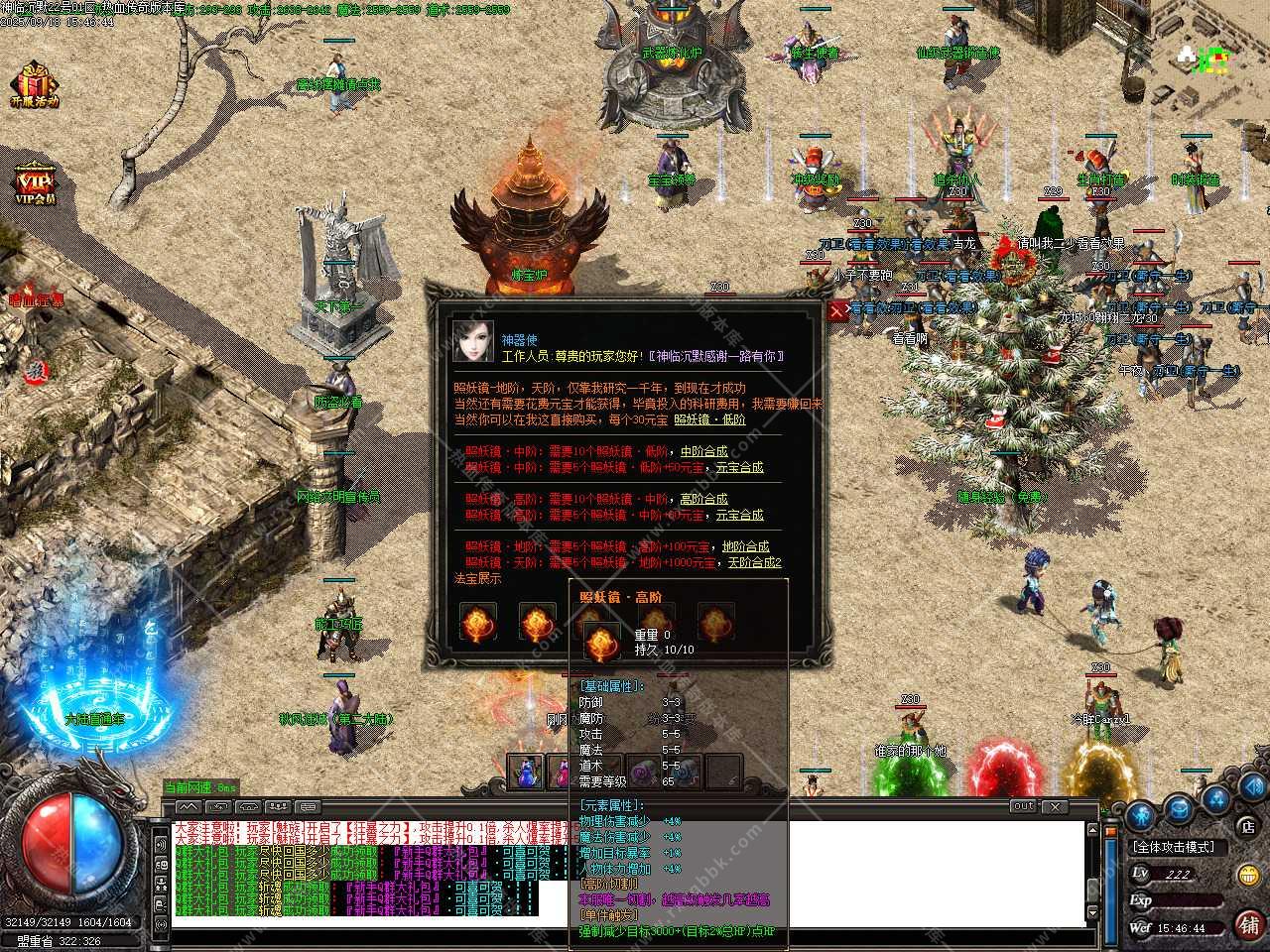
Task: Select the 高阶合成 synthesis option
Action: coord(703,499)
